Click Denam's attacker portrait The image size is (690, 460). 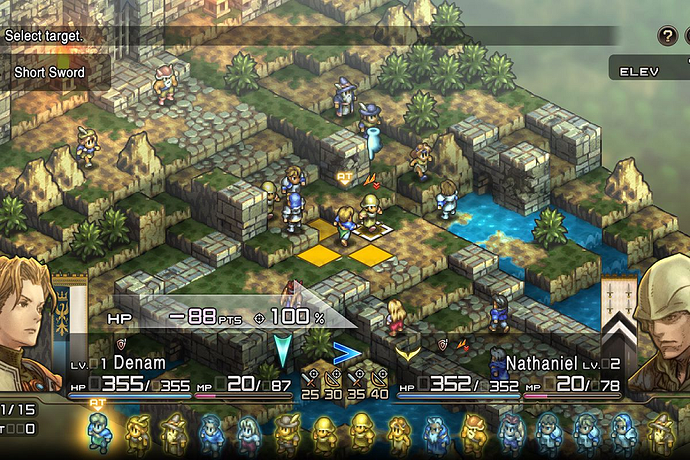(x=27, y=320)
